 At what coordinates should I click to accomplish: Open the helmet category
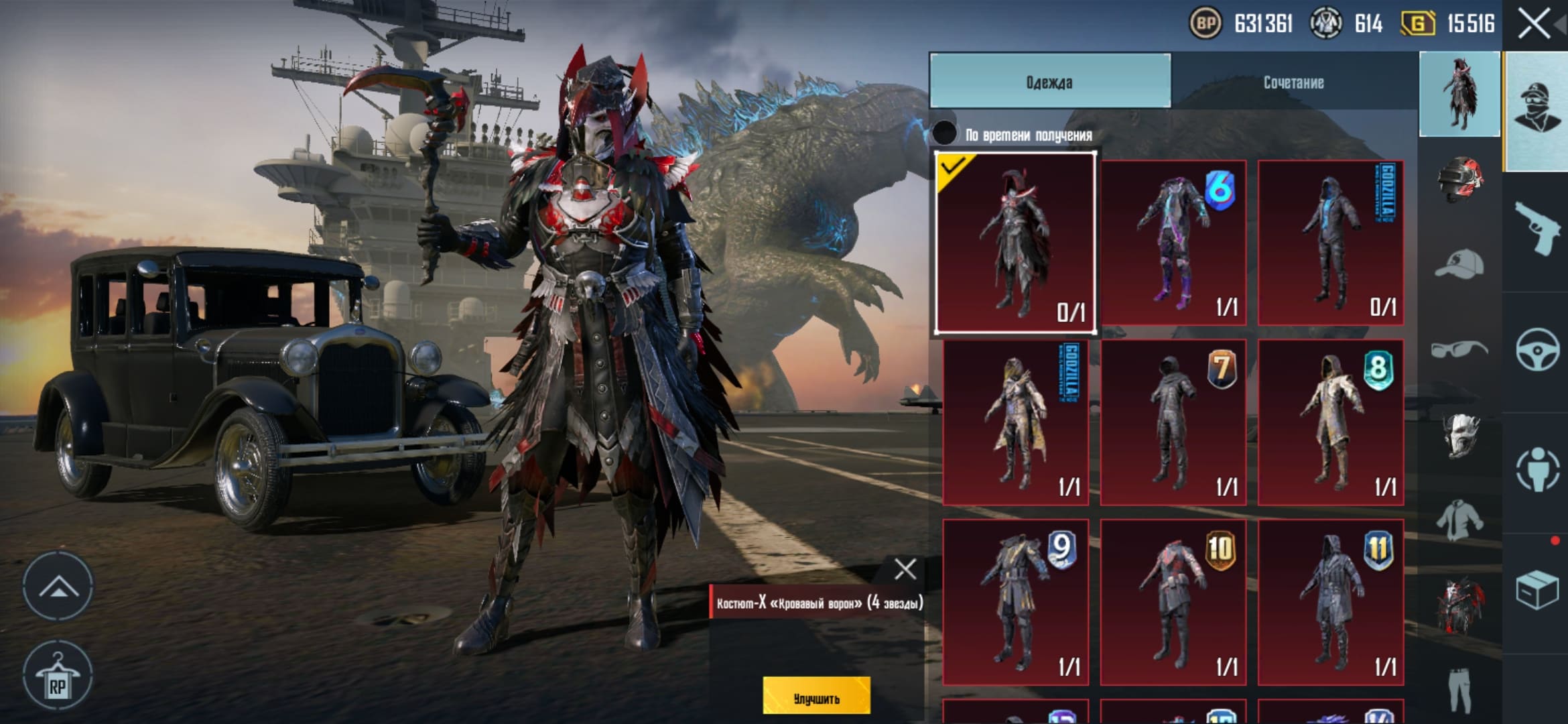coord(1459,180)
